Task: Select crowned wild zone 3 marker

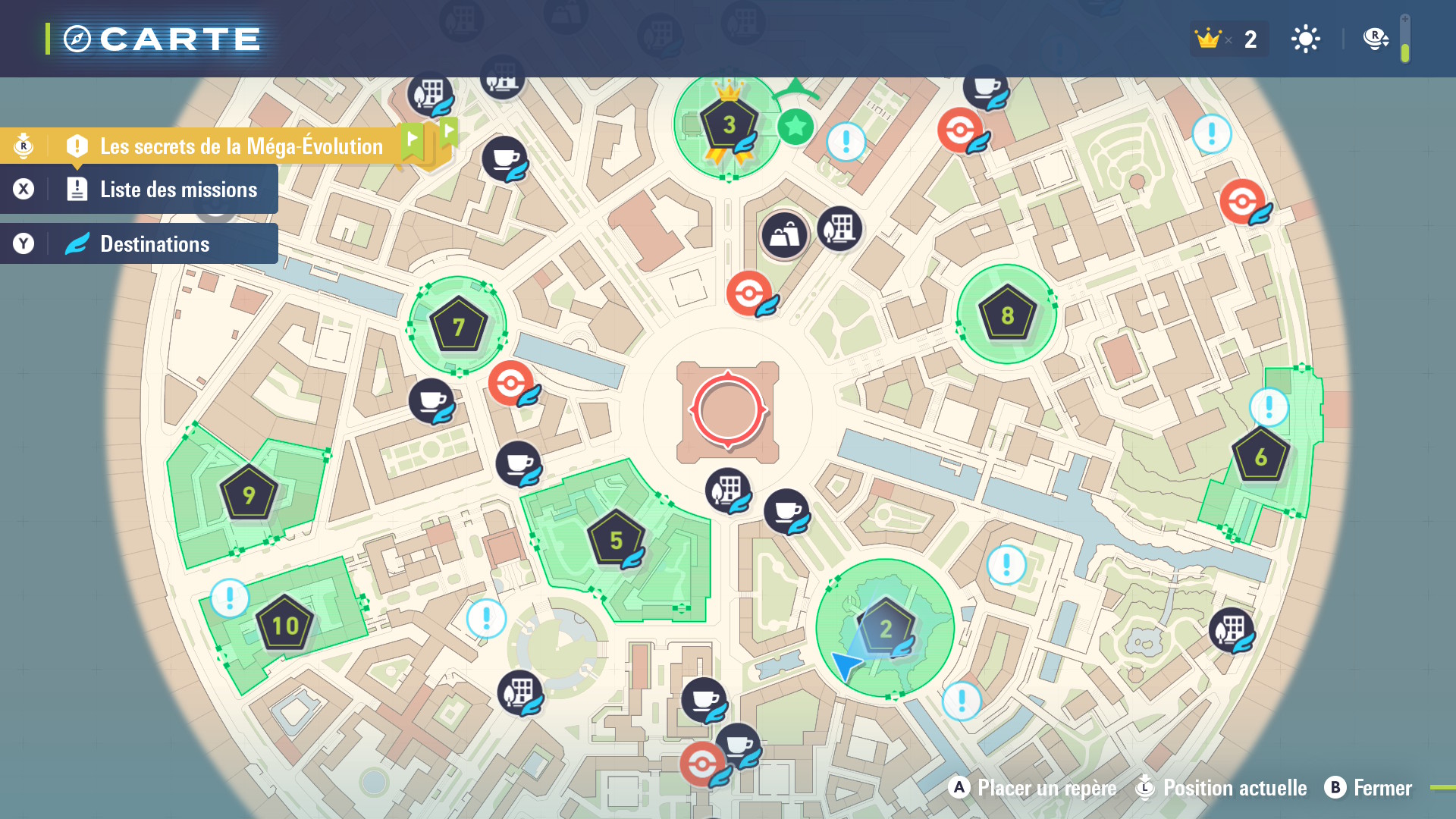Action: click(x=729, y=125)
